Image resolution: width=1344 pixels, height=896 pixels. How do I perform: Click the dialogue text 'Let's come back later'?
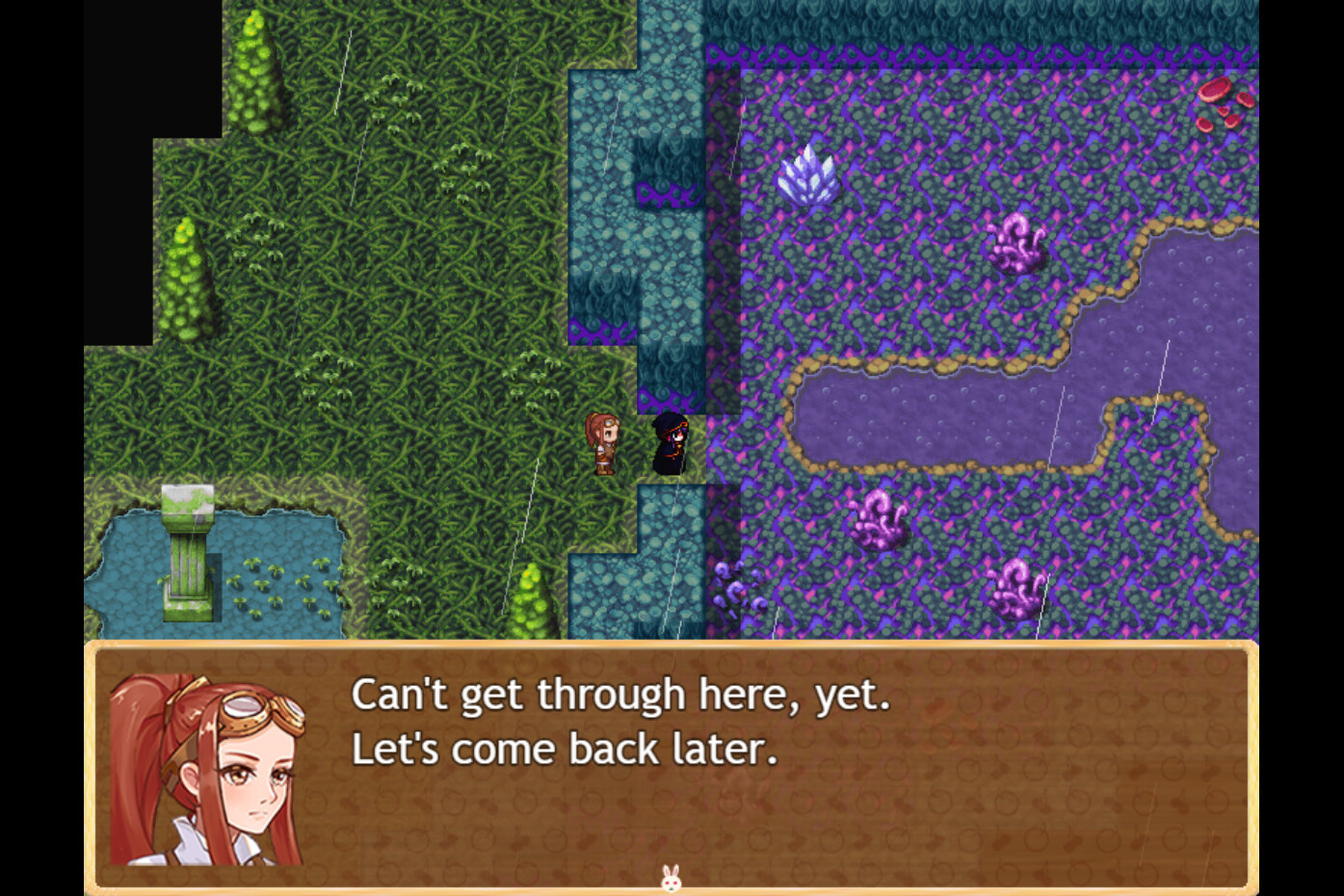(564, 750)
